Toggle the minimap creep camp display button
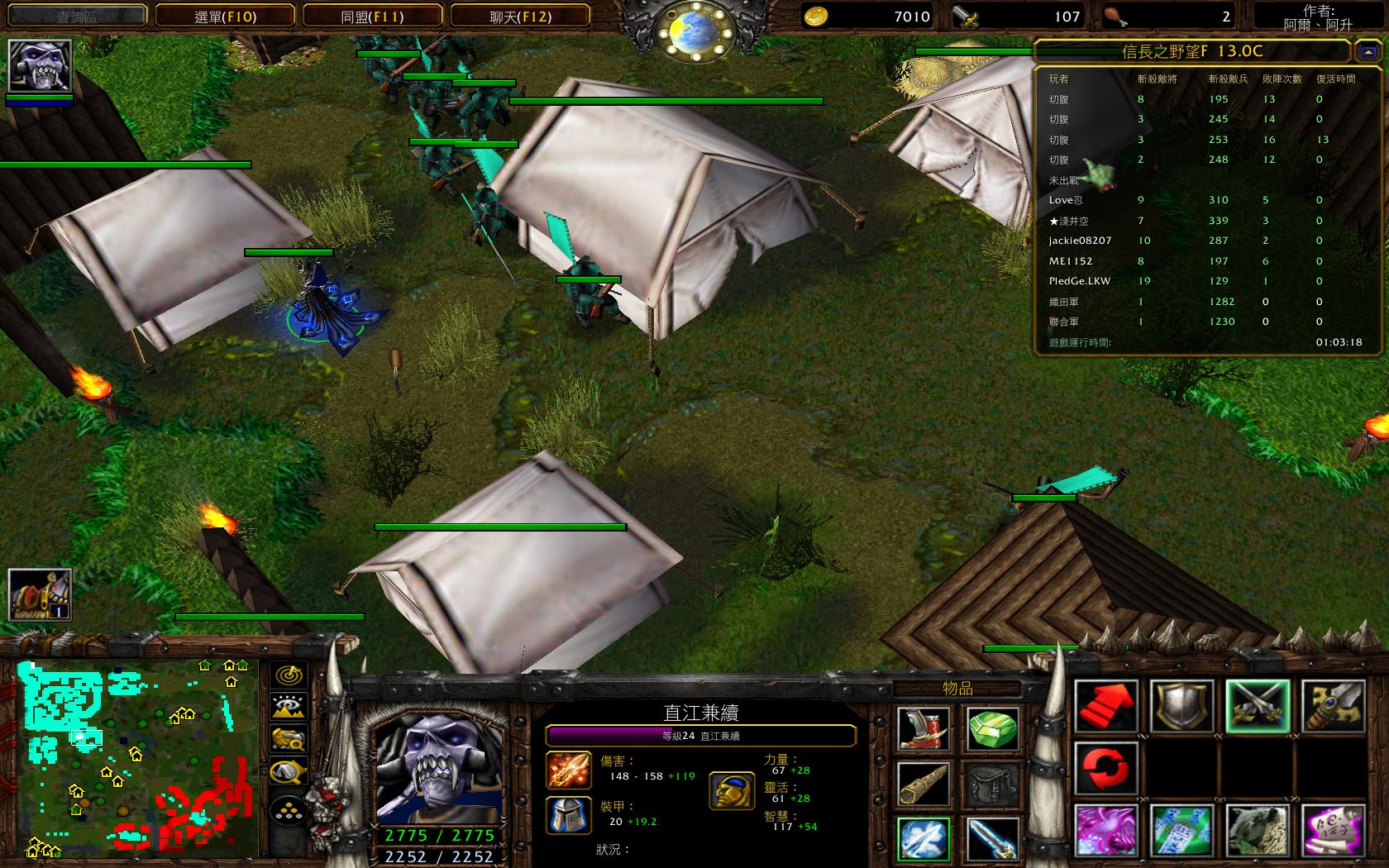Screen dimensions: 1389x868 click(289, 772)
